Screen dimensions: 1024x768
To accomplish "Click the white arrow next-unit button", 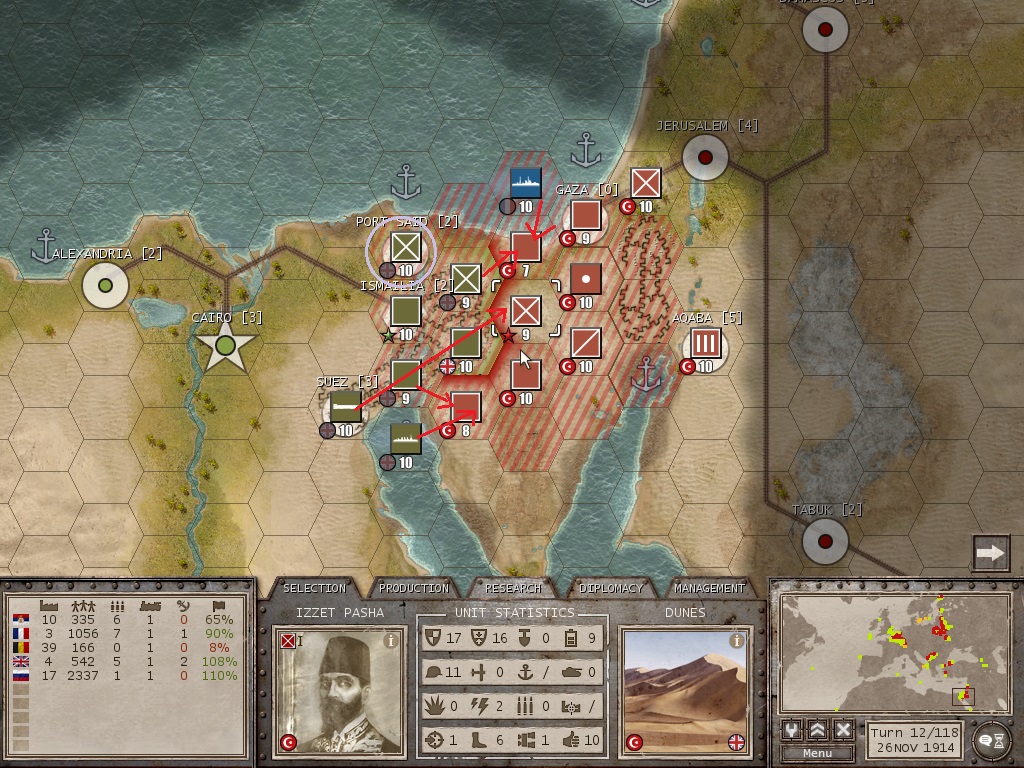I will (990, 552).
